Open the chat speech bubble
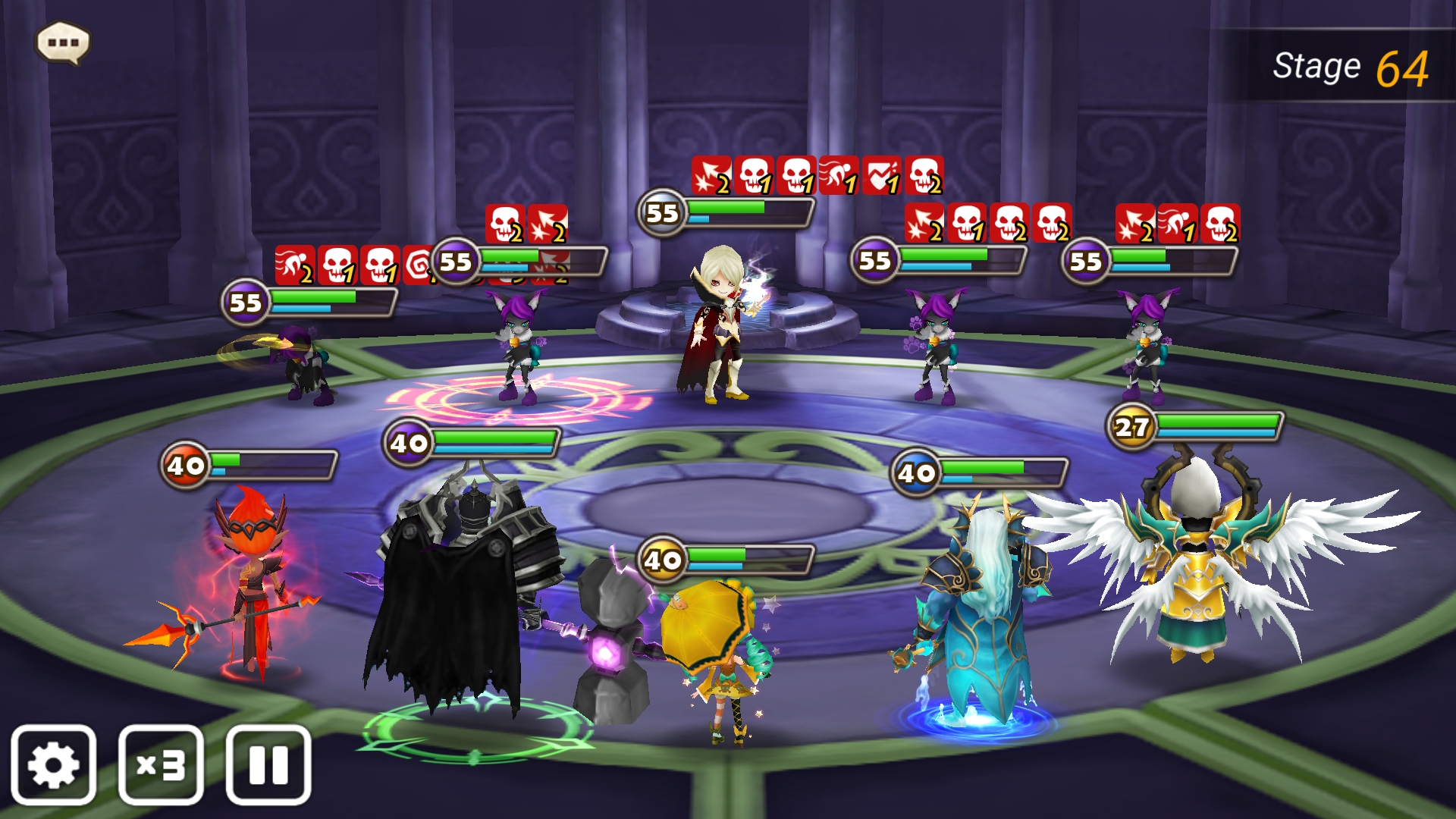 click(x=64, y=42)
